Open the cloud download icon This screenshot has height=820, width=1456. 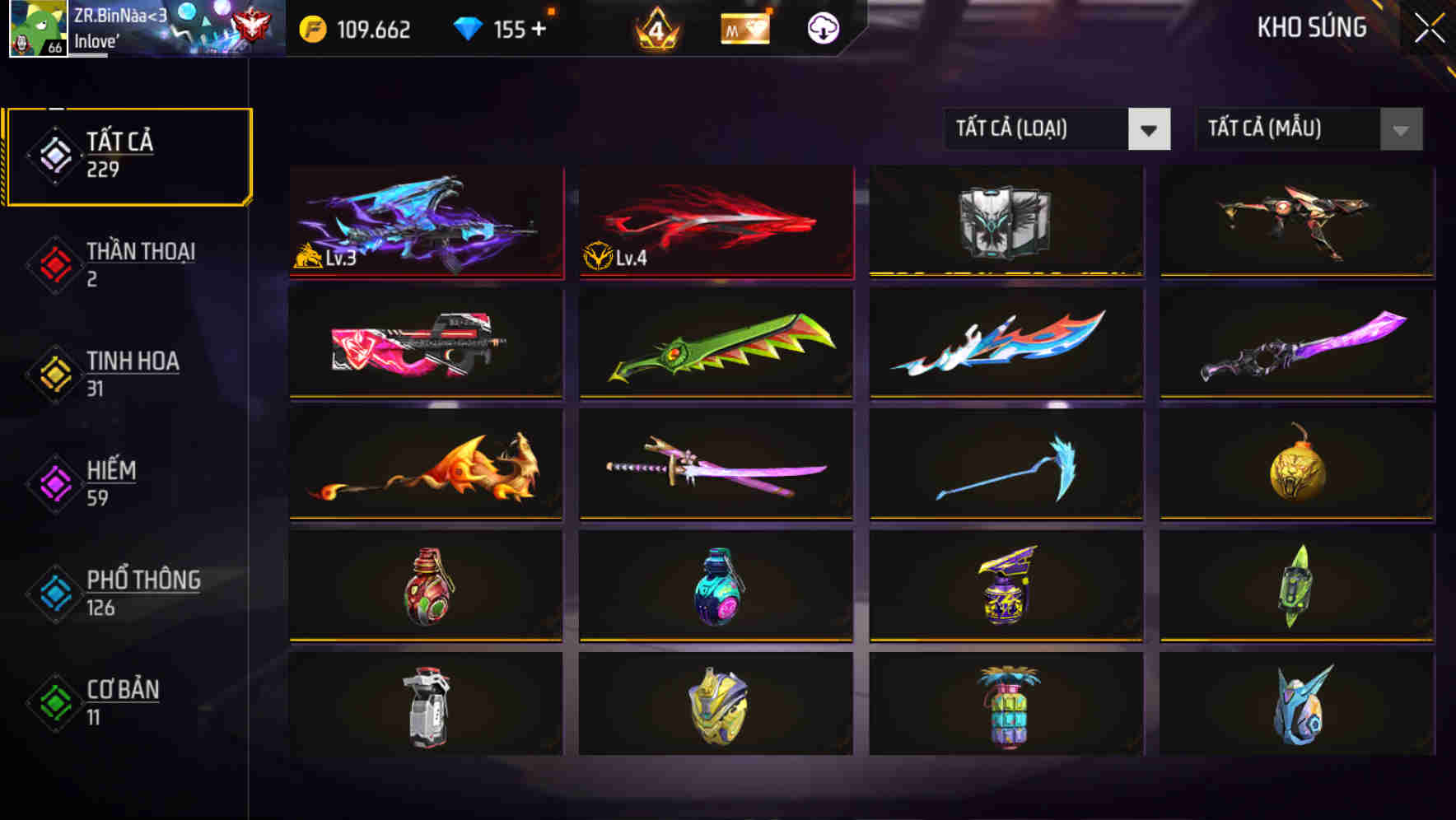[823, 30]
